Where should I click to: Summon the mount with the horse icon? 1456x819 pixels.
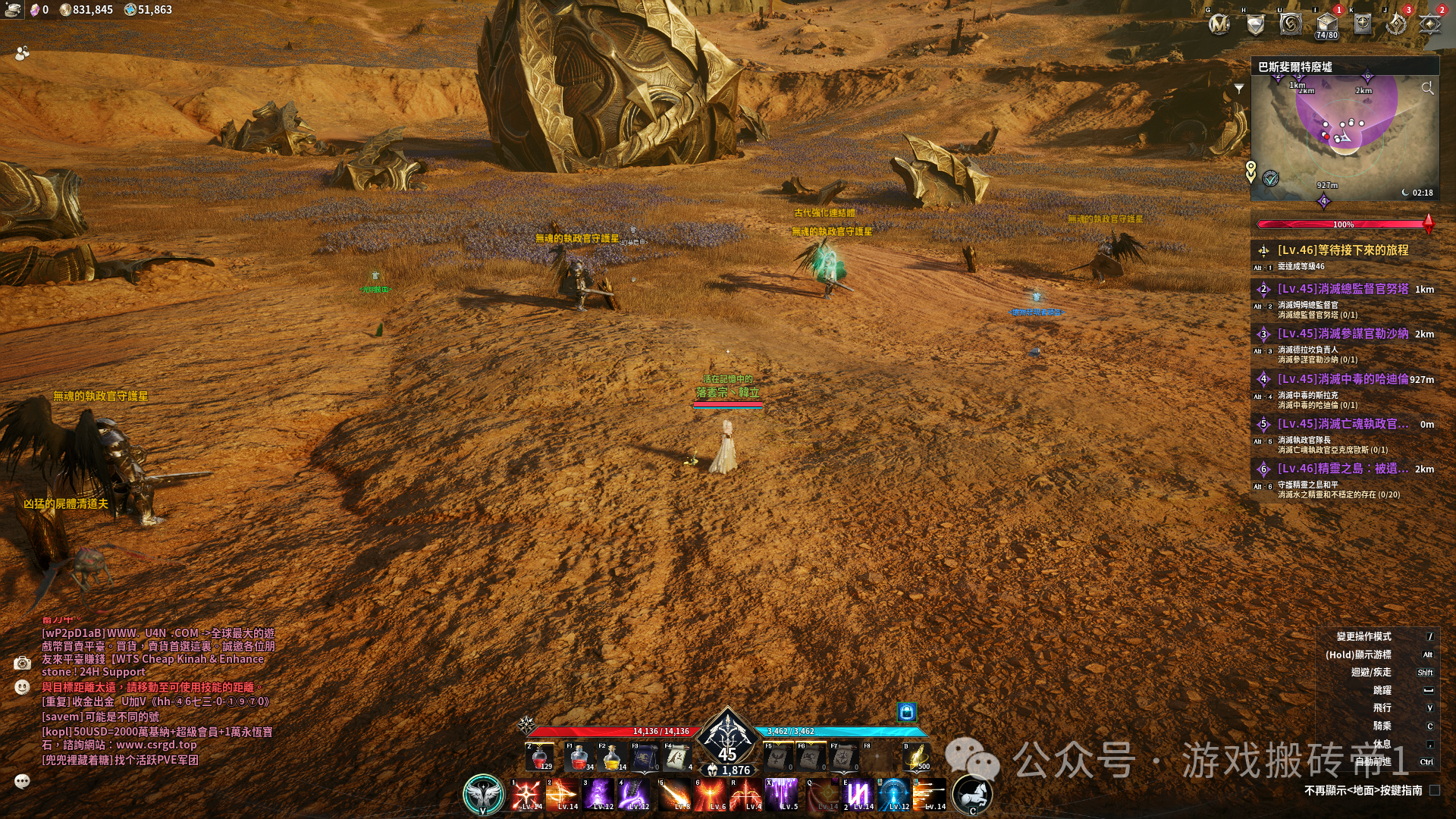point(972,794)
